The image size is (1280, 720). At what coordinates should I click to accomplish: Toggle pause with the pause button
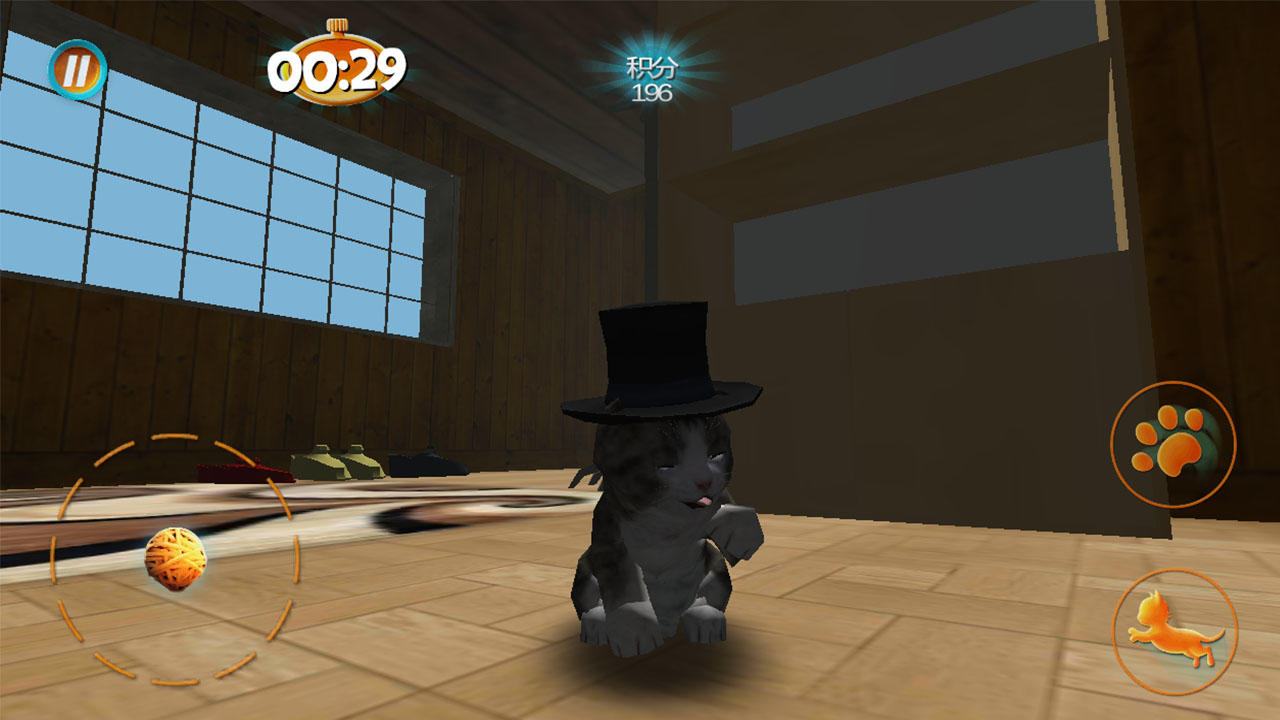tap(78, 70)
